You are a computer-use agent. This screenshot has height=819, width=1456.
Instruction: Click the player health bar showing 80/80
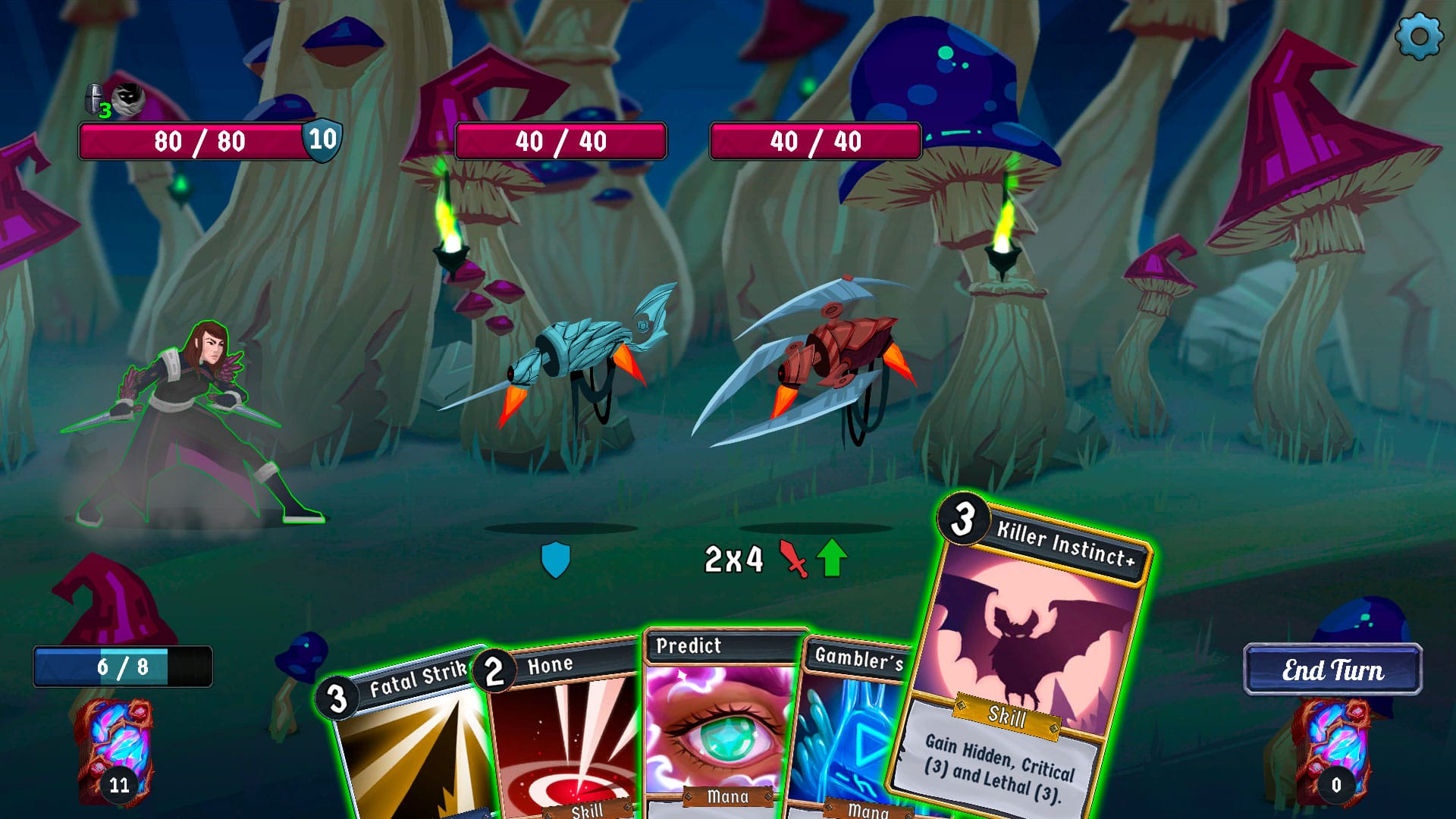click(x=199, y=141)
